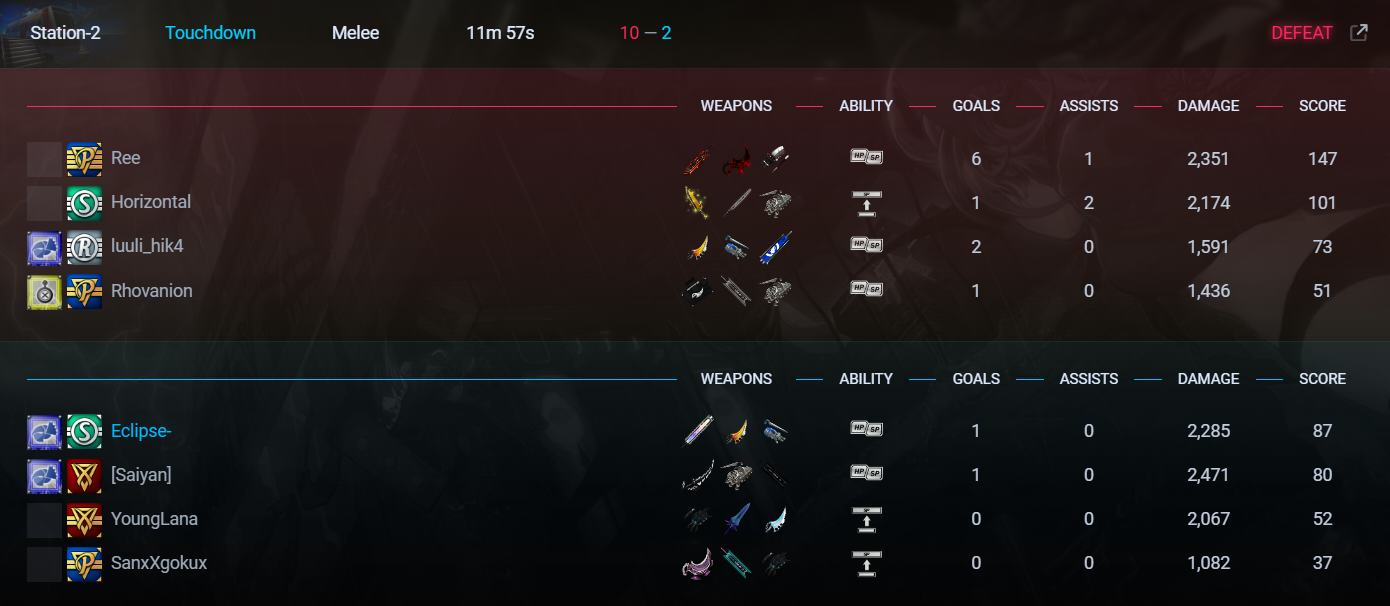
Task: View YoungLana's profile
Action: pyautogui.click(x=154, y=519)
